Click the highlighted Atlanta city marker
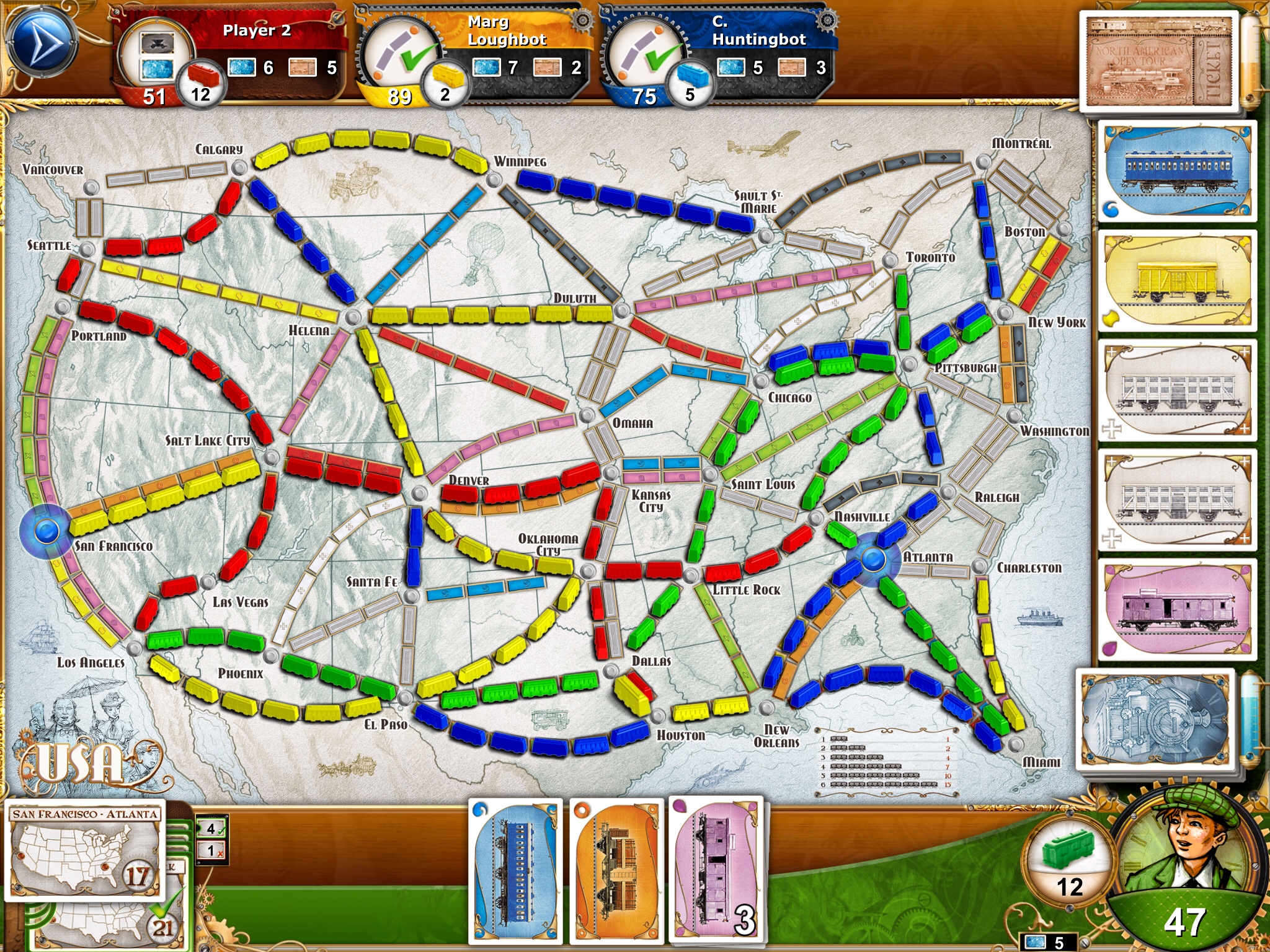The image size is (1270, 952). (x=873, y=560)
